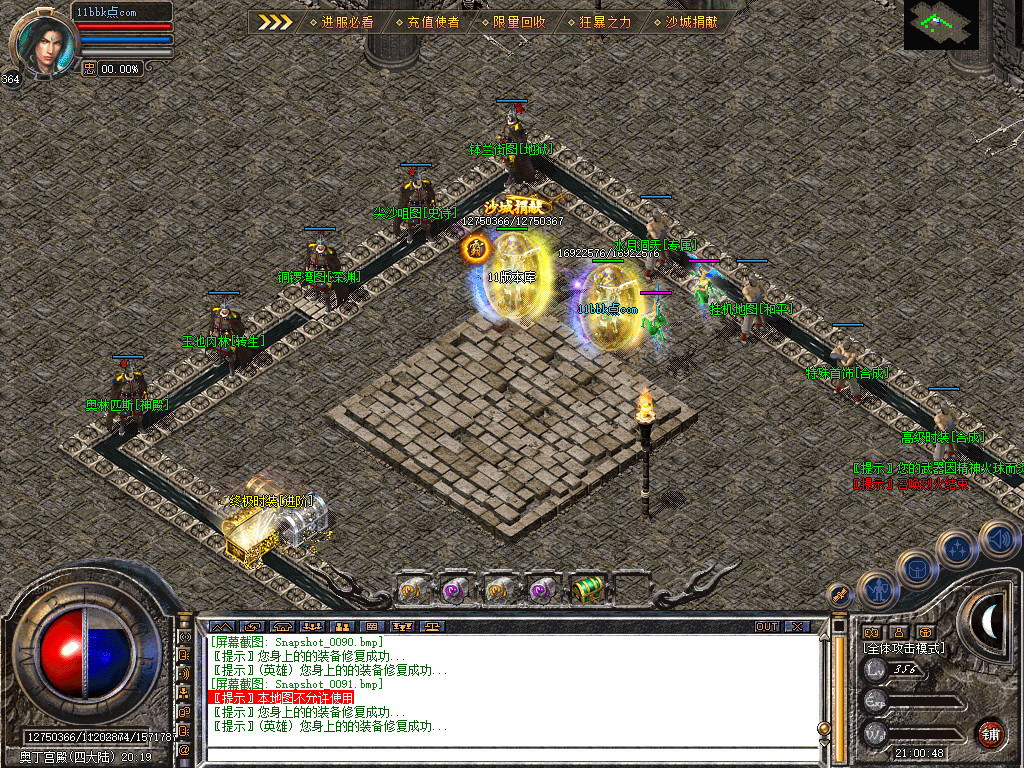
Task: Open the character equipment with the armor figure button
Action: (x=877, y=590)
